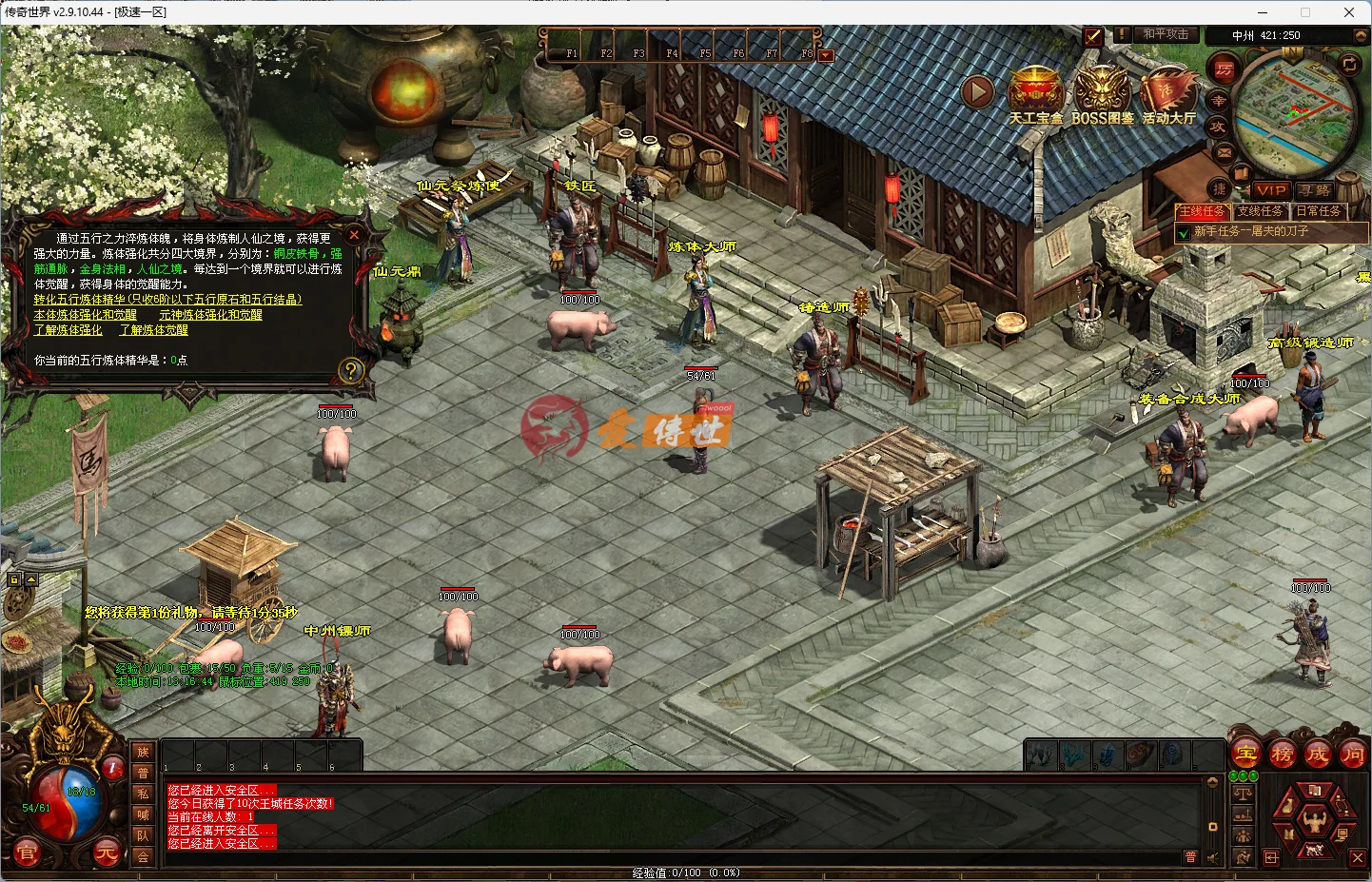This screenshot has height=882, width=1372.
Task: Open the mail envelope icon beside the minimap
Action: (x=1223, y=152)
